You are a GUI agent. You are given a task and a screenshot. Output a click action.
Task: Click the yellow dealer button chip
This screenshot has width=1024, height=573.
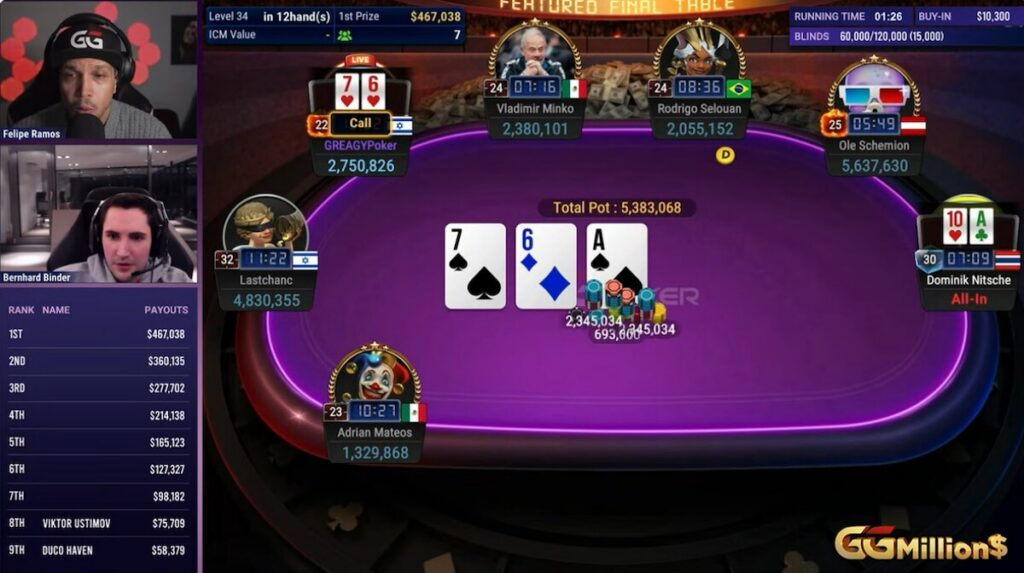pyautogui.click(x=726, y=154)
